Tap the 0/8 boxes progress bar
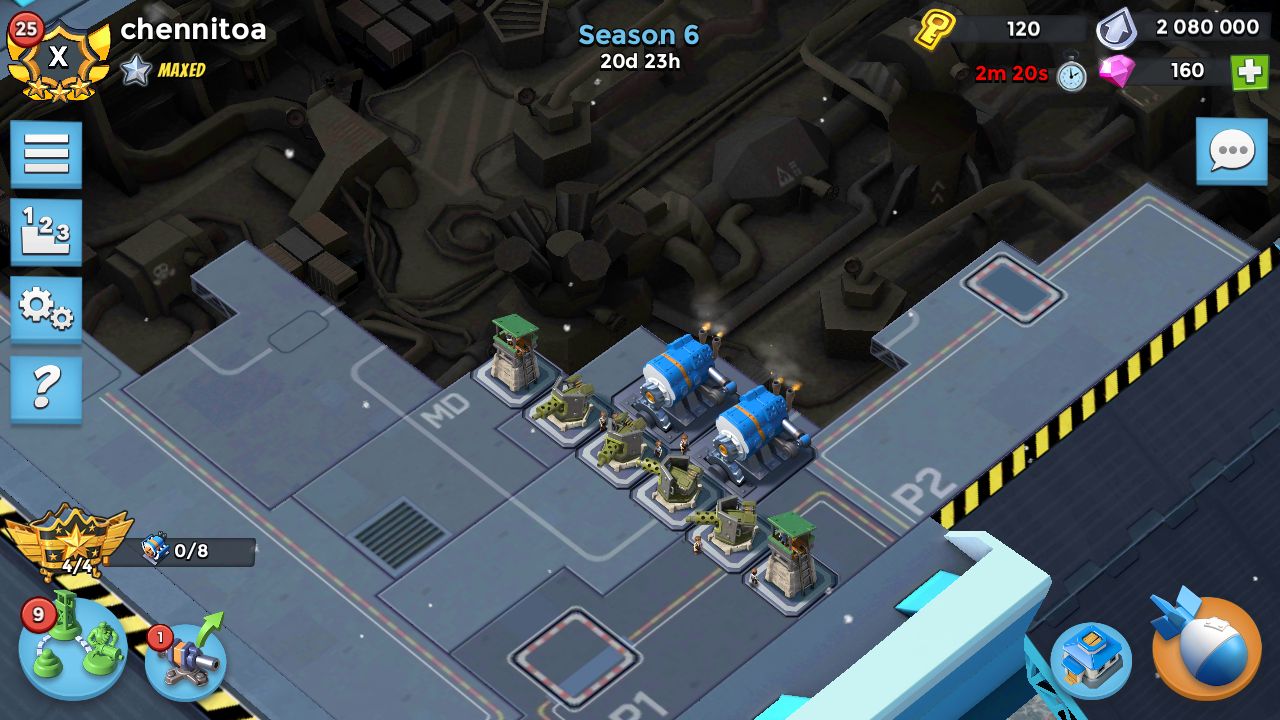Image resolution: width=1280 pixels, height=720 pixels. pyautogui.click(x=195, y=549)
